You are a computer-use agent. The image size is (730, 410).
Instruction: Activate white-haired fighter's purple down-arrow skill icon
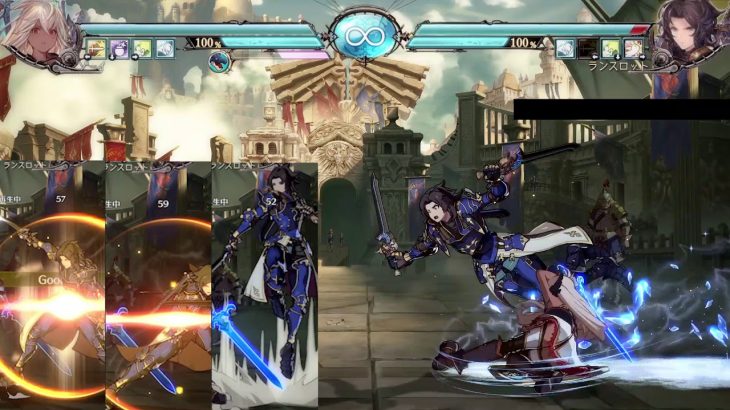[x=120, y=48]
